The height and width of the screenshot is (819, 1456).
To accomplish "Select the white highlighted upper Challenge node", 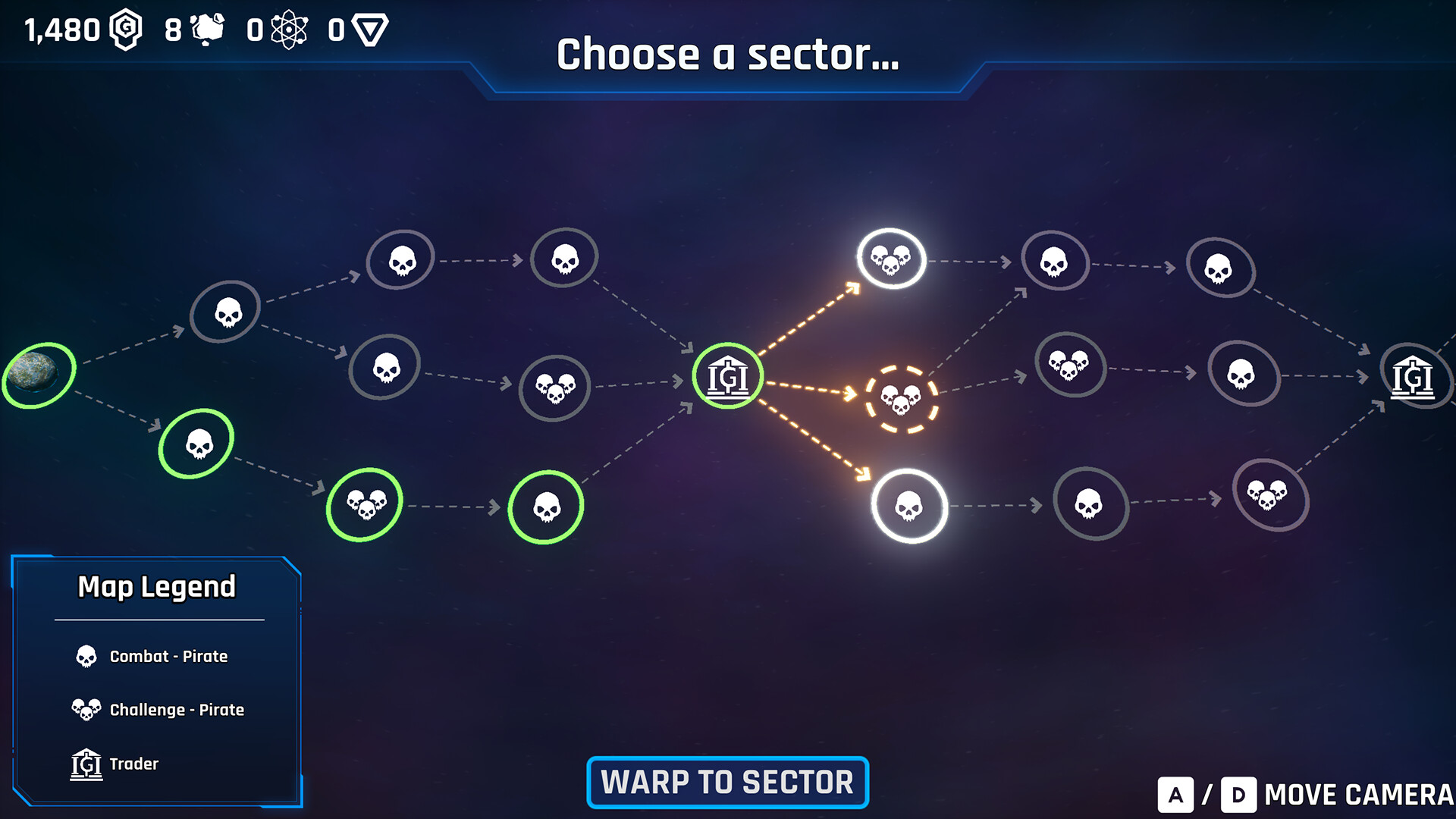I will pyautogui.click(x=890, y=259).
